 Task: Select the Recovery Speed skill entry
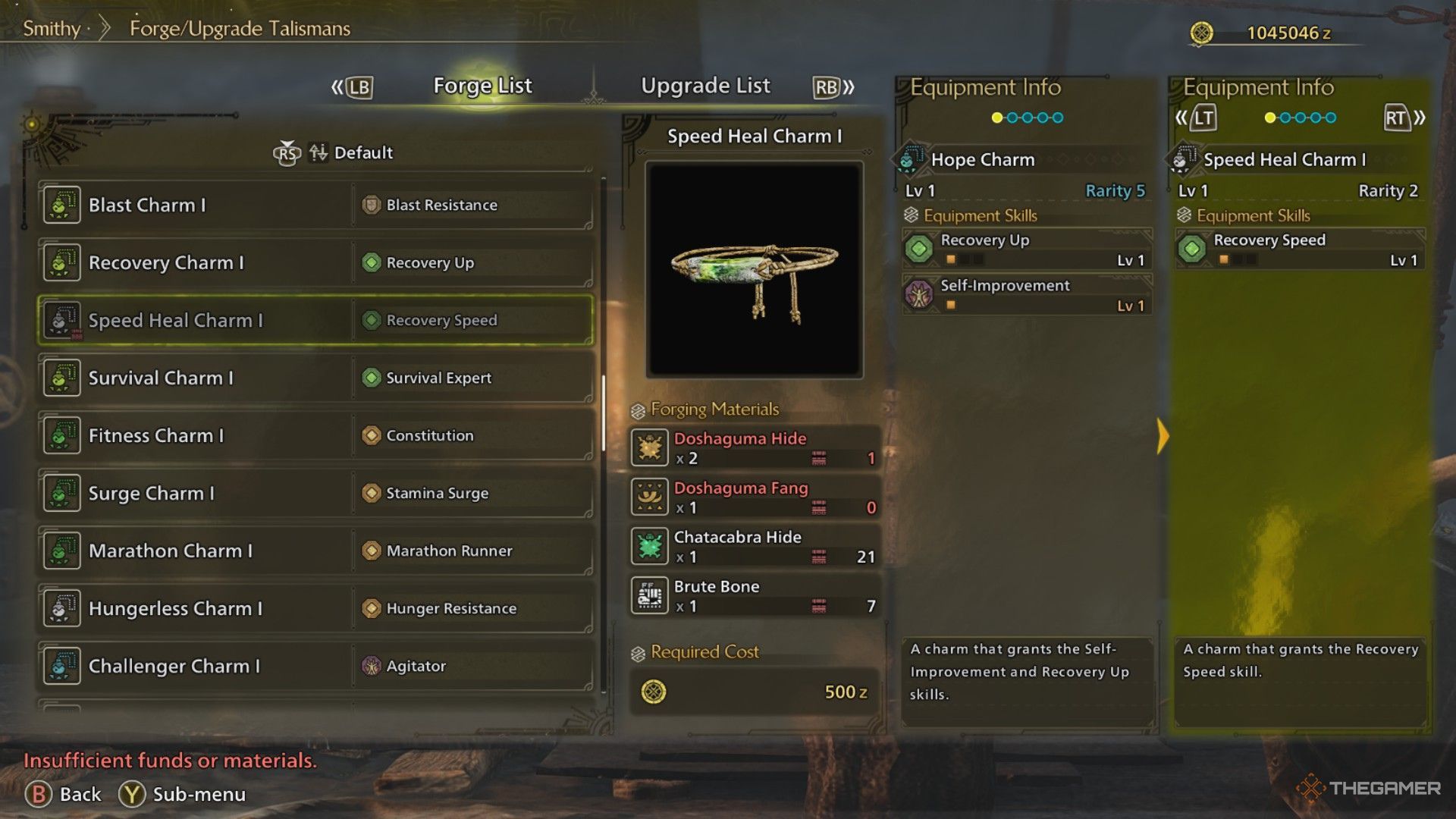pos(1300,249)
